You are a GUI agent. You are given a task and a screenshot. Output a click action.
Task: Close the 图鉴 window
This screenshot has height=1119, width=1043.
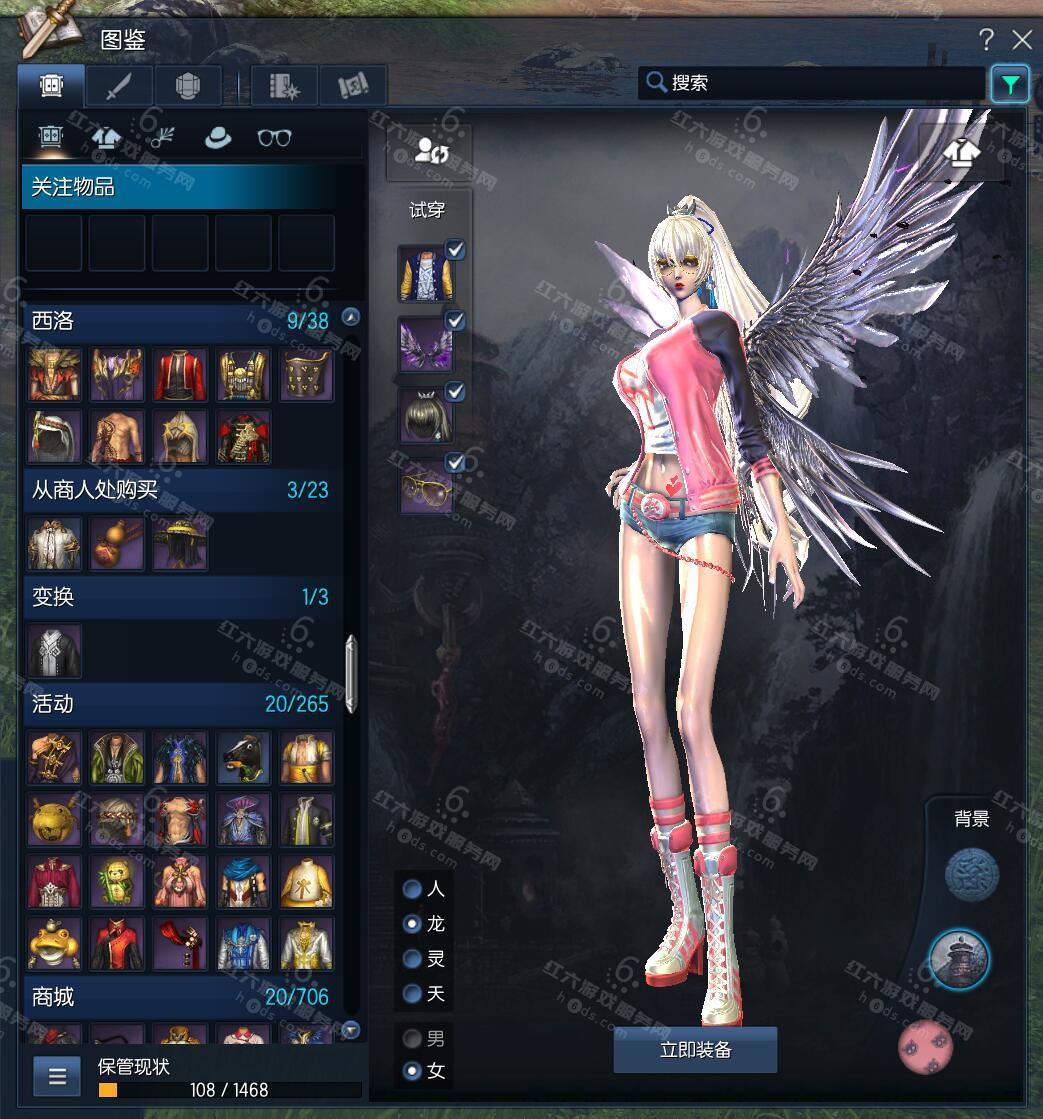click(x=1021, y=40)
